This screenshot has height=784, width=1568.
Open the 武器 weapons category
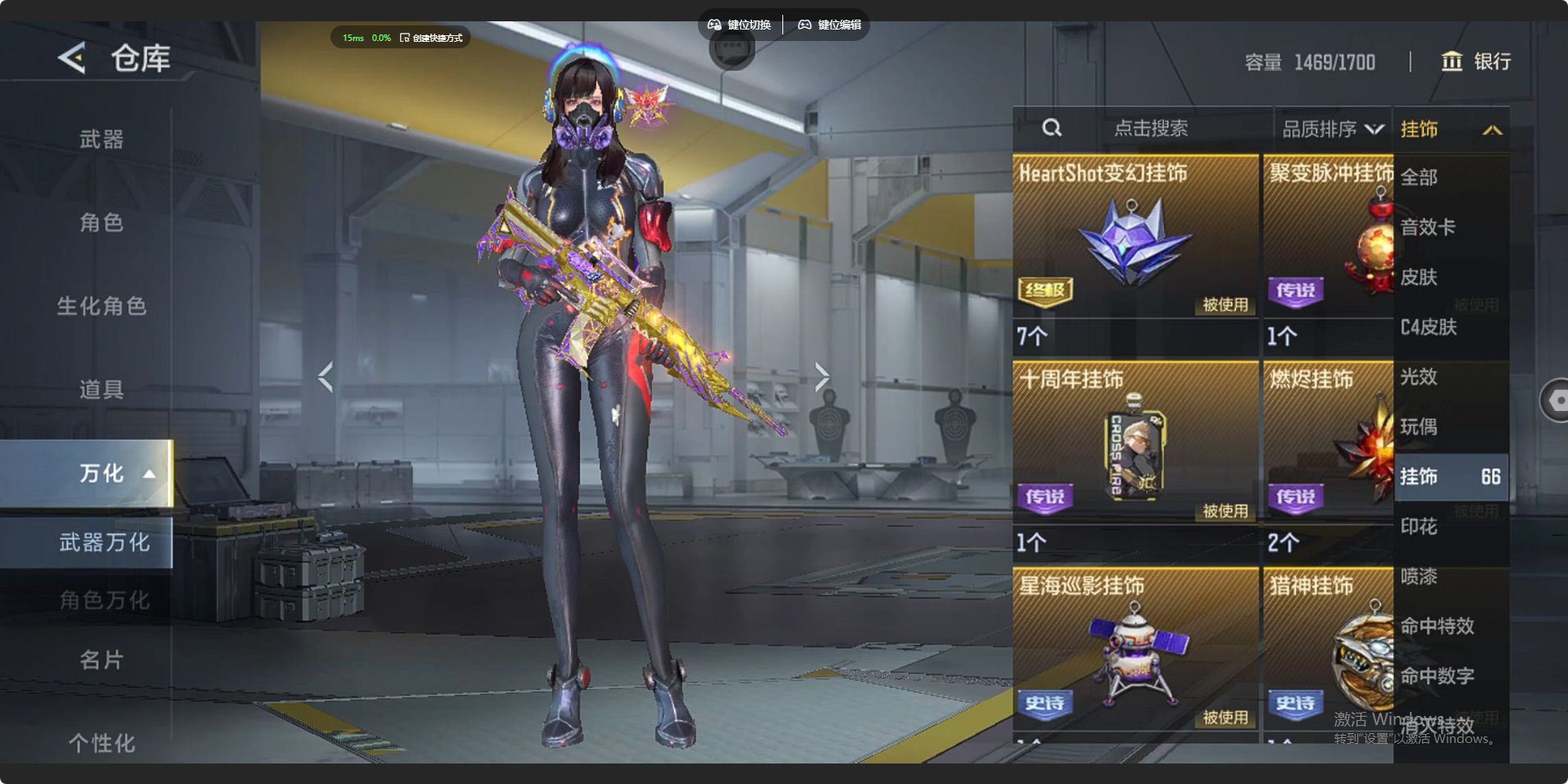click(101, 139)
